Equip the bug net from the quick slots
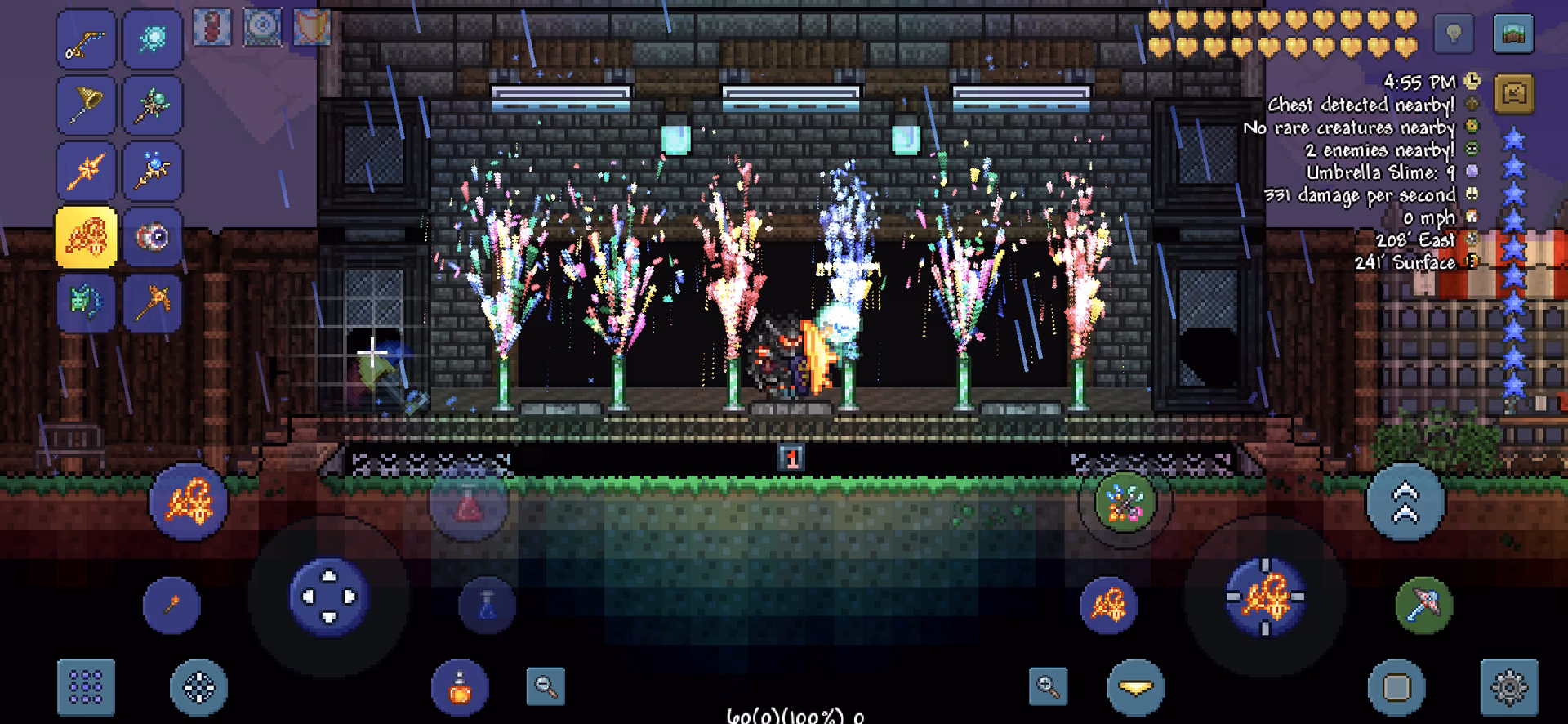Image resolution: width=1568 pixels, height=724 pixels. [86, 106]
